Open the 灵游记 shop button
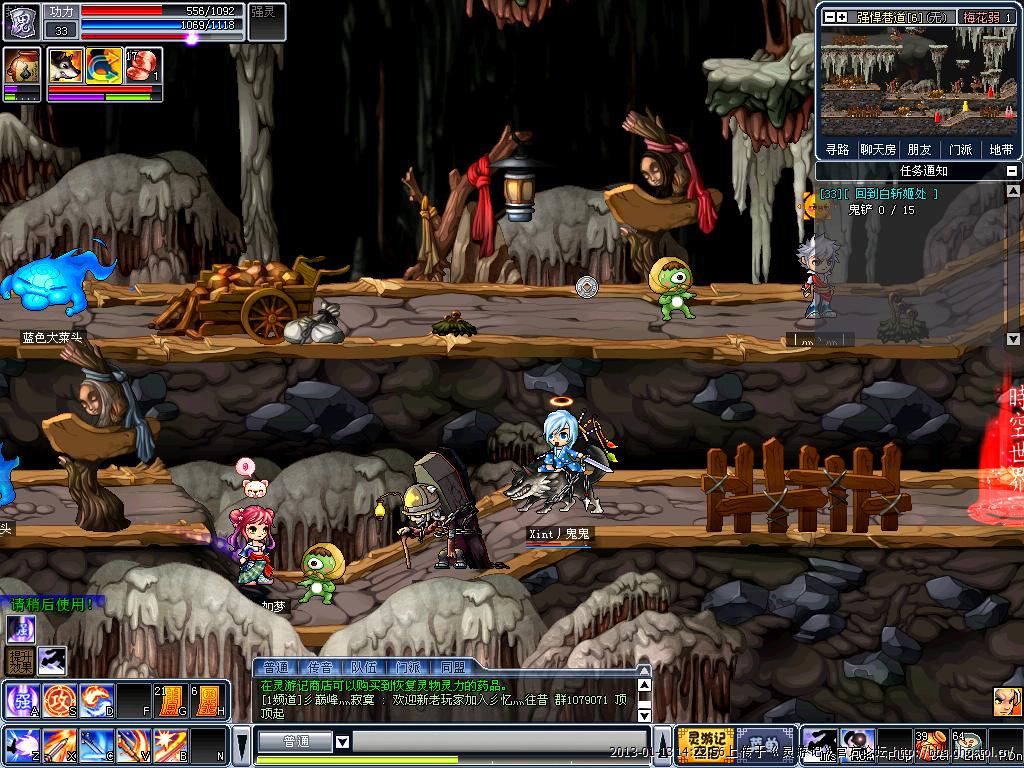 (x=705, y=742)
